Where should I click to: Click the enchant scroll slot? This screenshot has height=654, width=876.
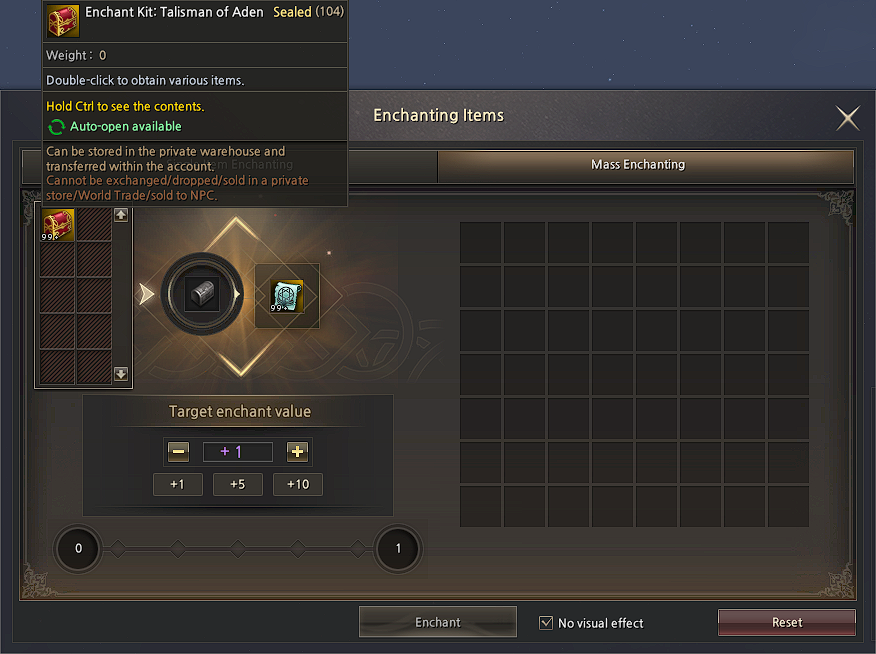click(287, 295)
